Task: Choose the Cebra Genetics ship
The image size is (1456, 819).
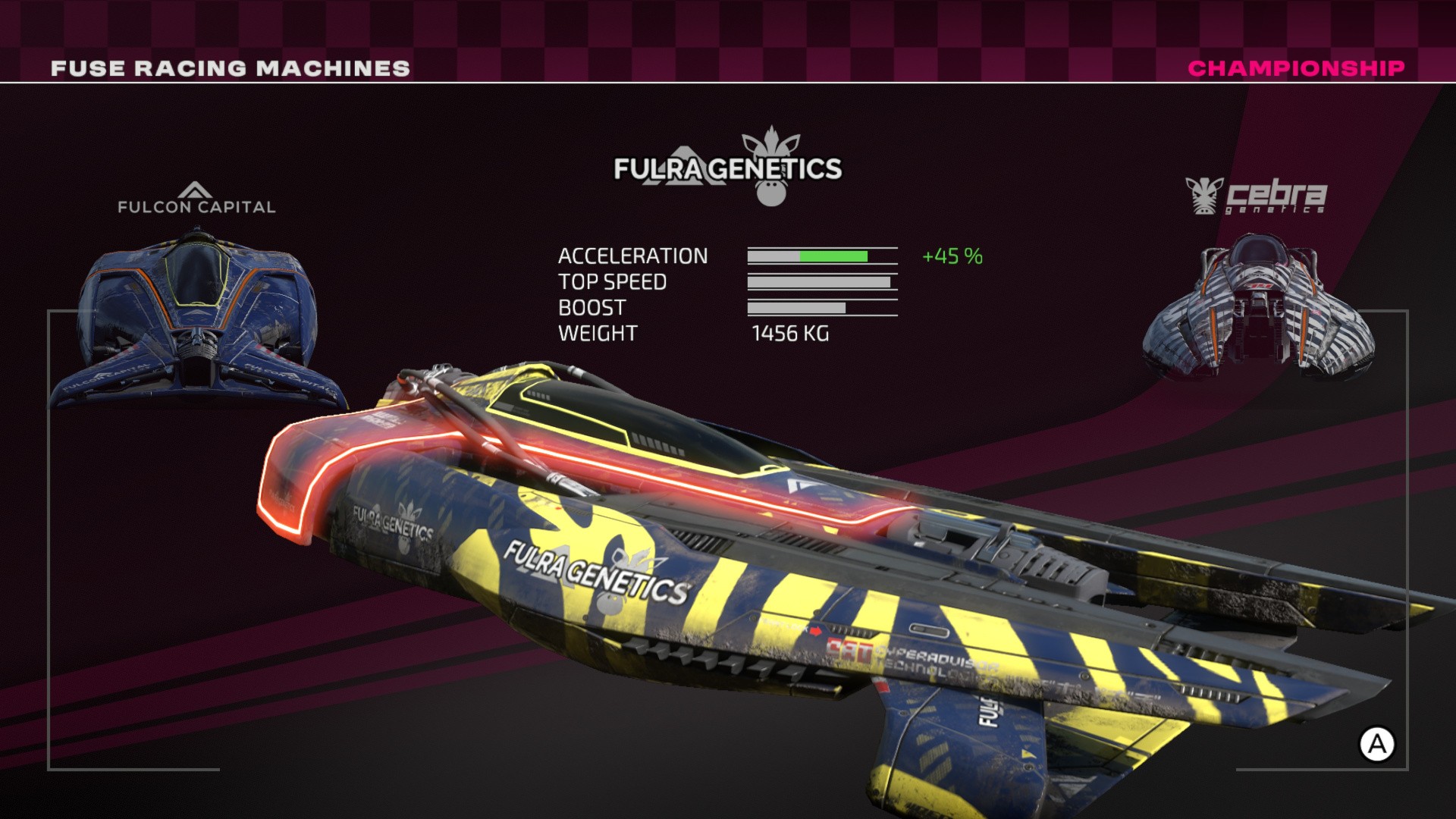Action: [1257, 311]
